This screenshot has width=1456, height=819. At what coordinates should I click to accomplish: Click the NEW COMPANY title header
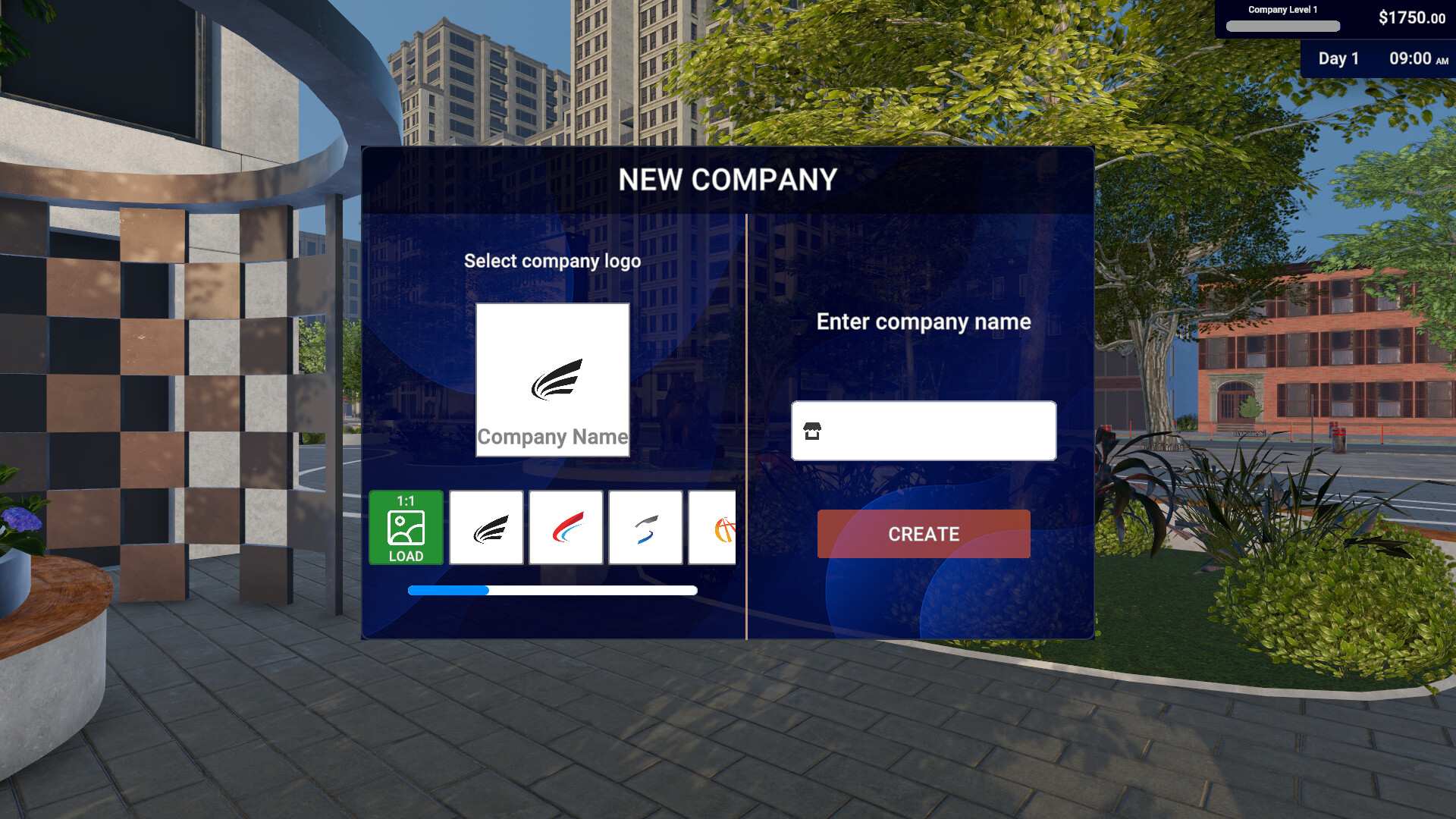[x=729, y=180]
